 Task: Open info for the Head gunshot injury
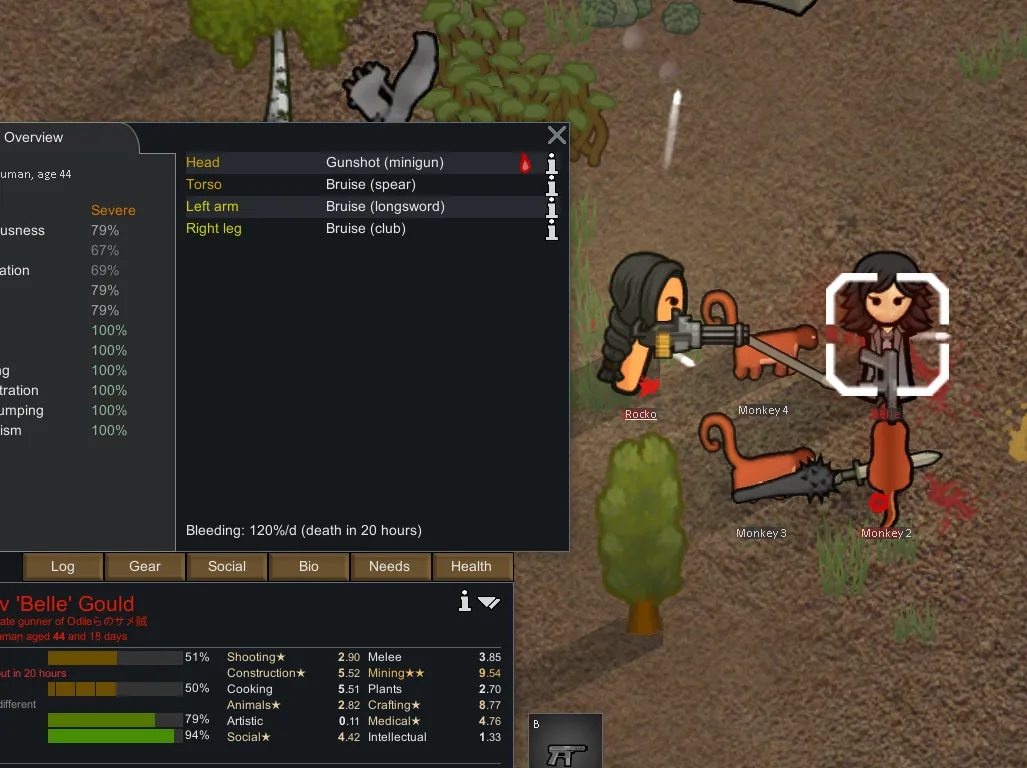click(551, 164)
